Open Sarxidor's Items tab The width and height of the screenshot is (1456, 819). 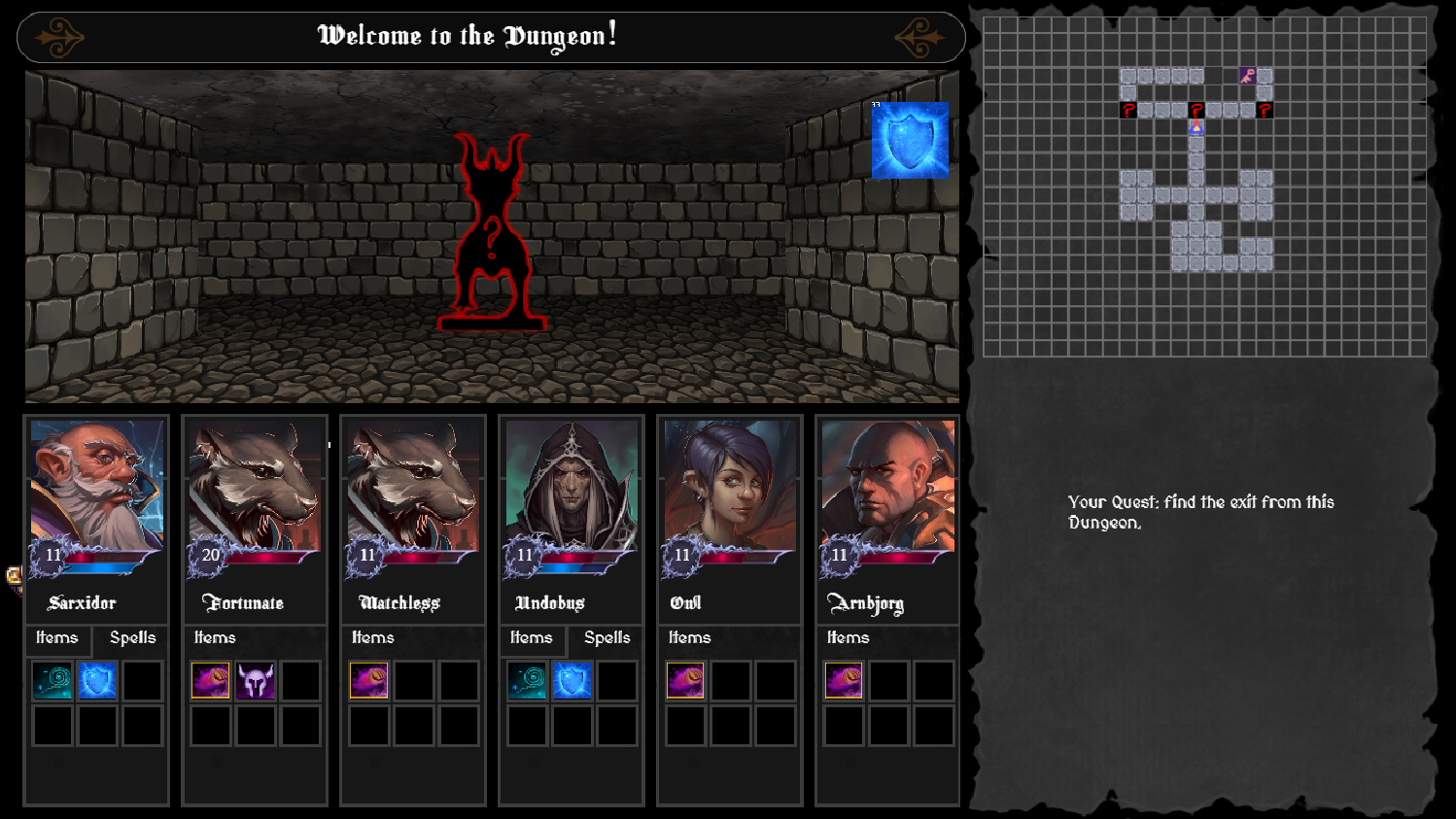tap(57, 638)
